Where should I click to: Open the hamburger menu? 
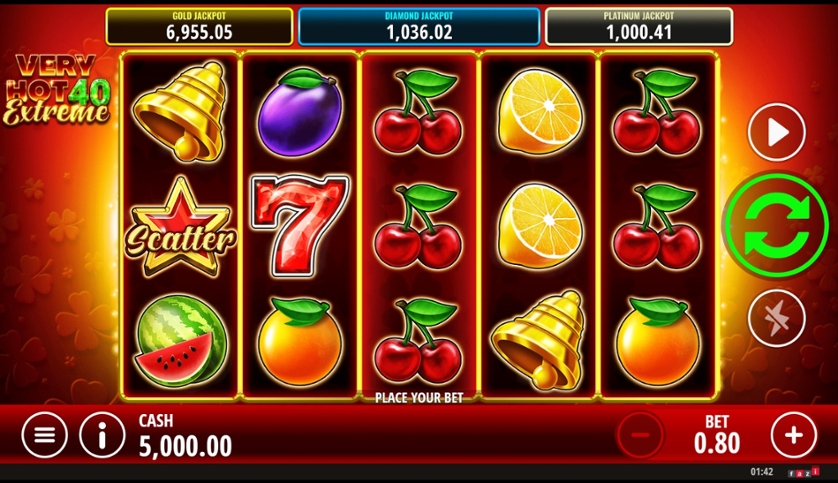tap(45, 435)
